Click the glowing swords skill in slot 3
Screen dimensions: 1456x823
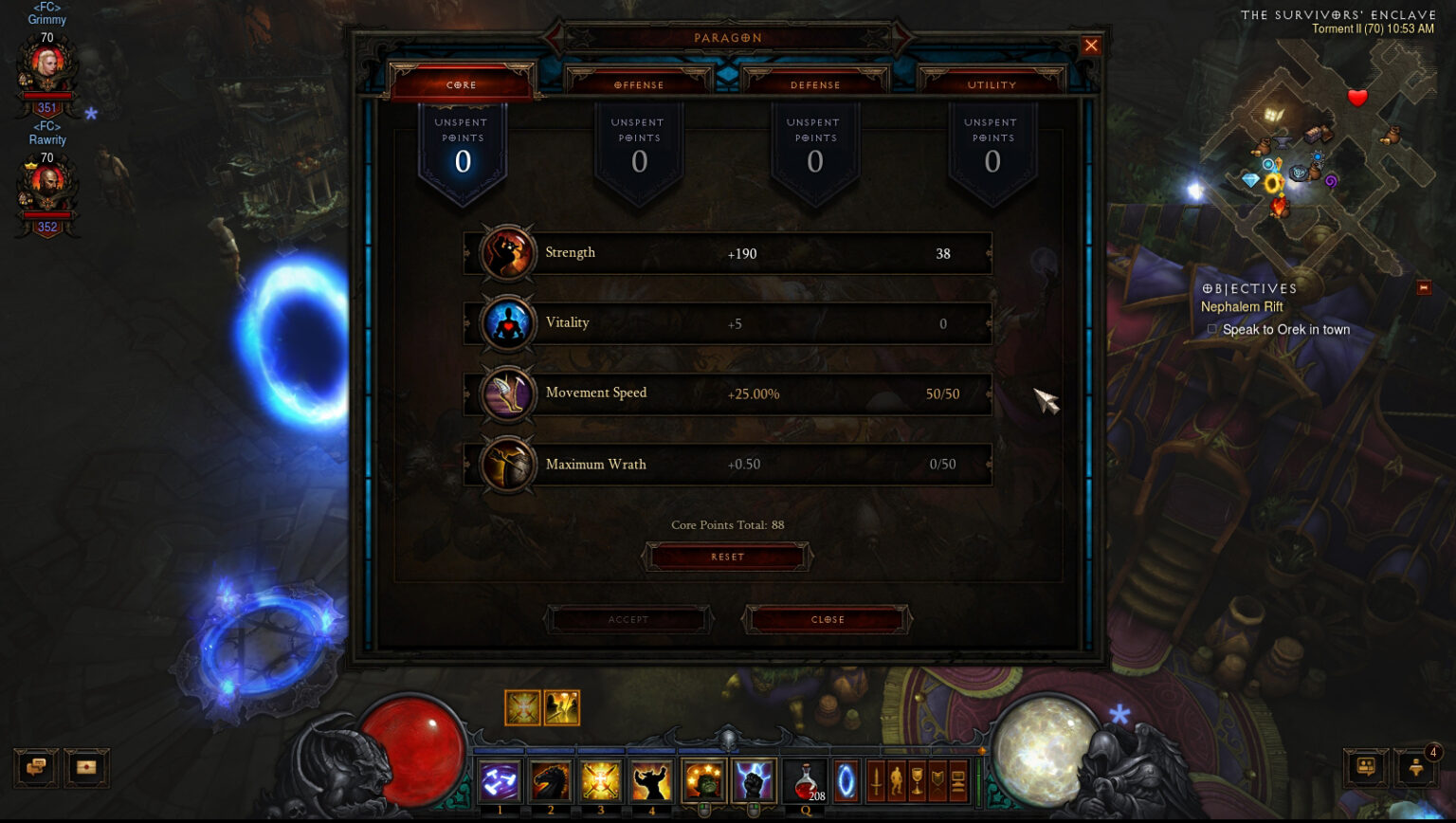point(600,779)
